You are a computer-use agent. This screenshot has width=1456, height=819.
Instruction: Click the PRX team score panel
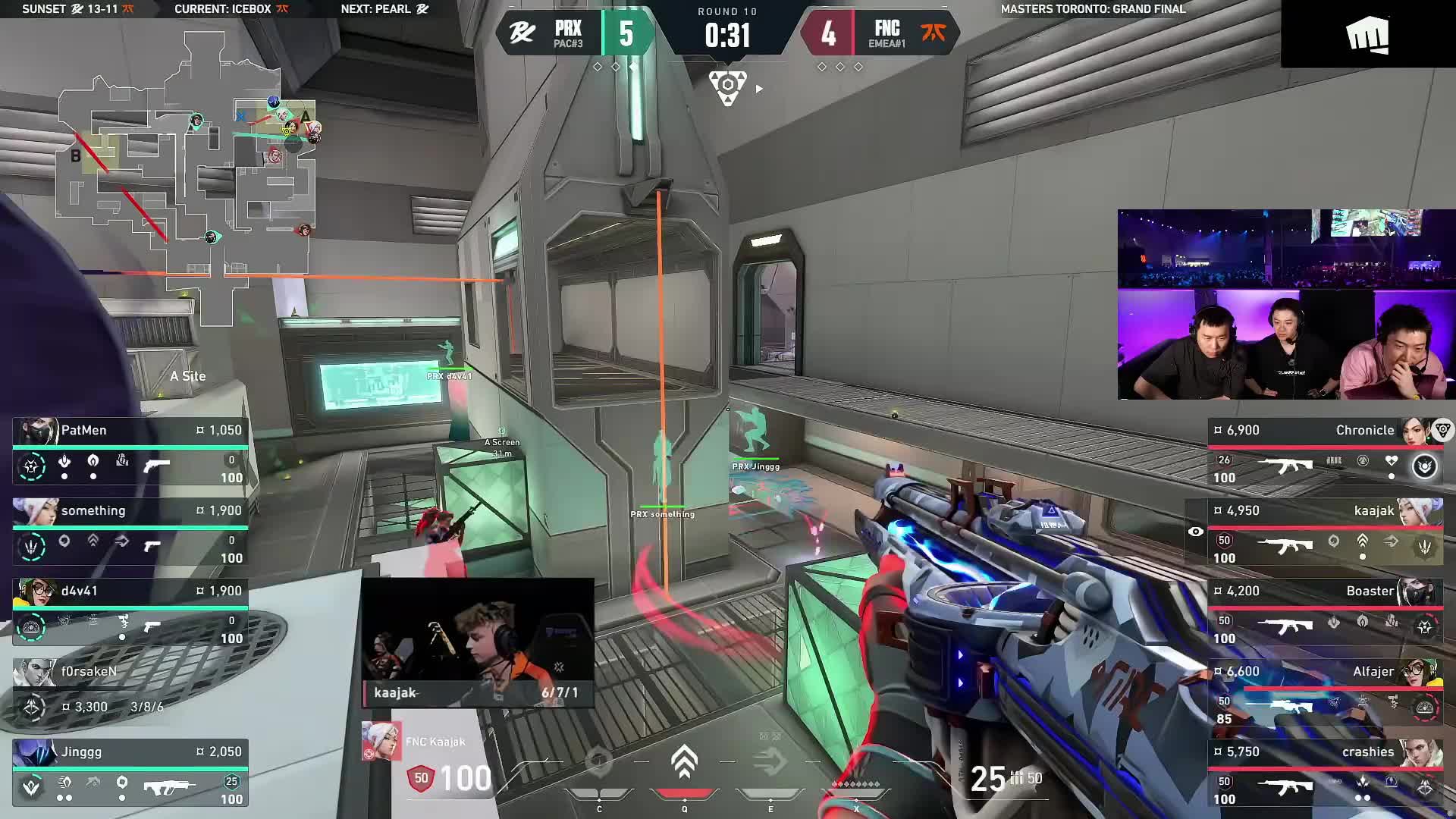pos(575,33)
